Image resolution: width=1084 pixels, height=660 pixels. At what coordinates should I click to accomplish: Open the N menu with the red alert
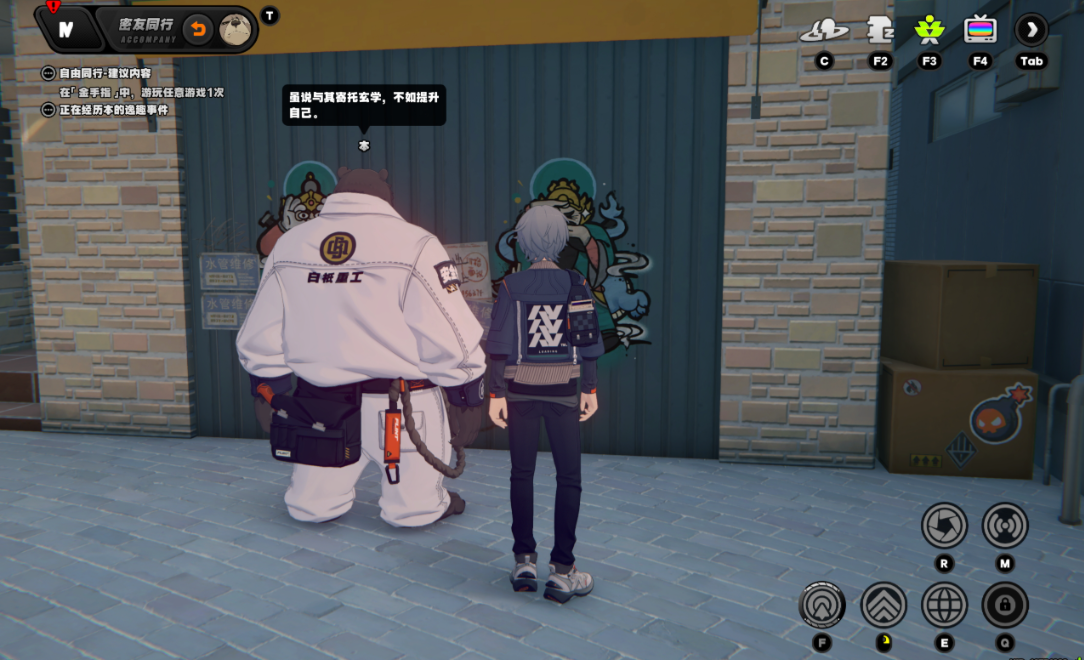66,29
